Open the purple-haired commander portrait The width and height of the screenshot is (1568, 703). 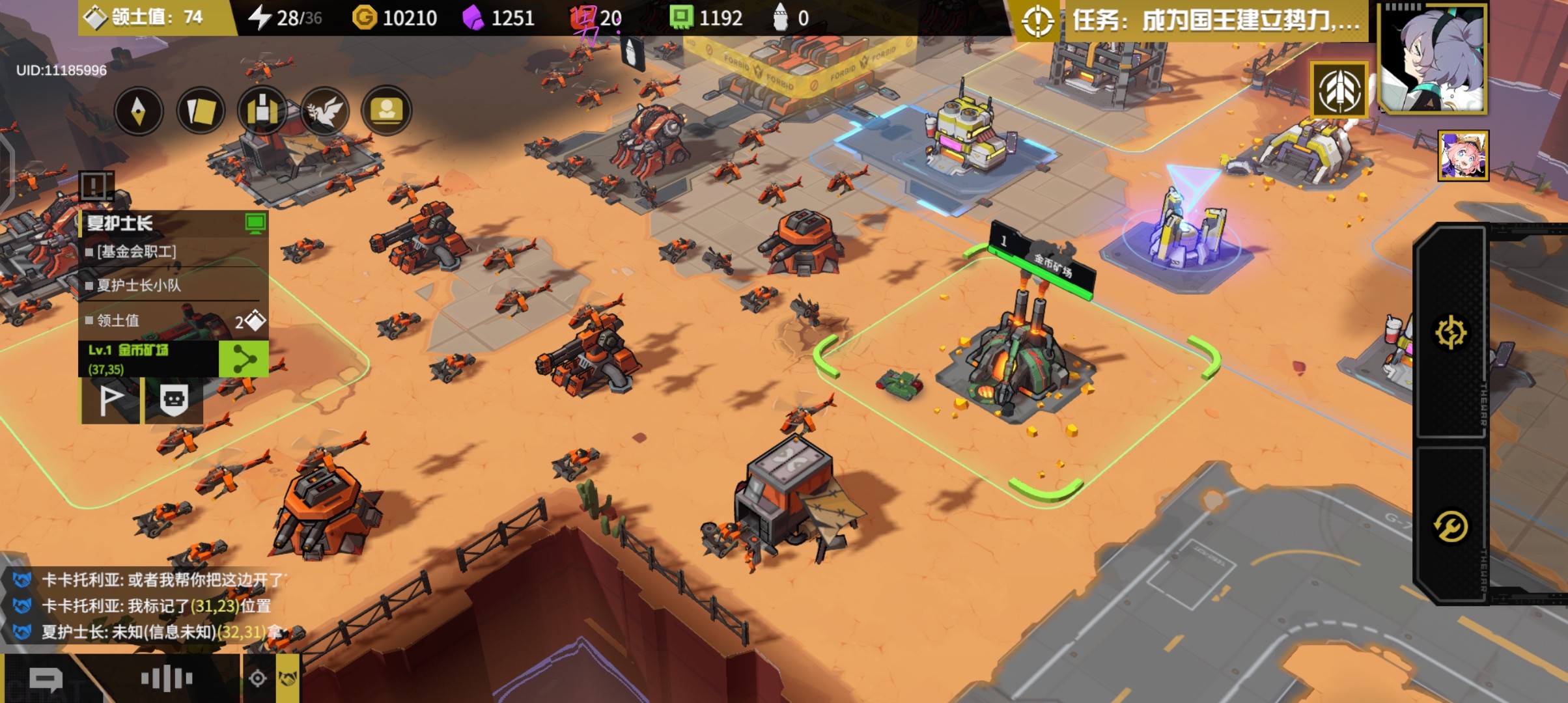[1432, 59]
